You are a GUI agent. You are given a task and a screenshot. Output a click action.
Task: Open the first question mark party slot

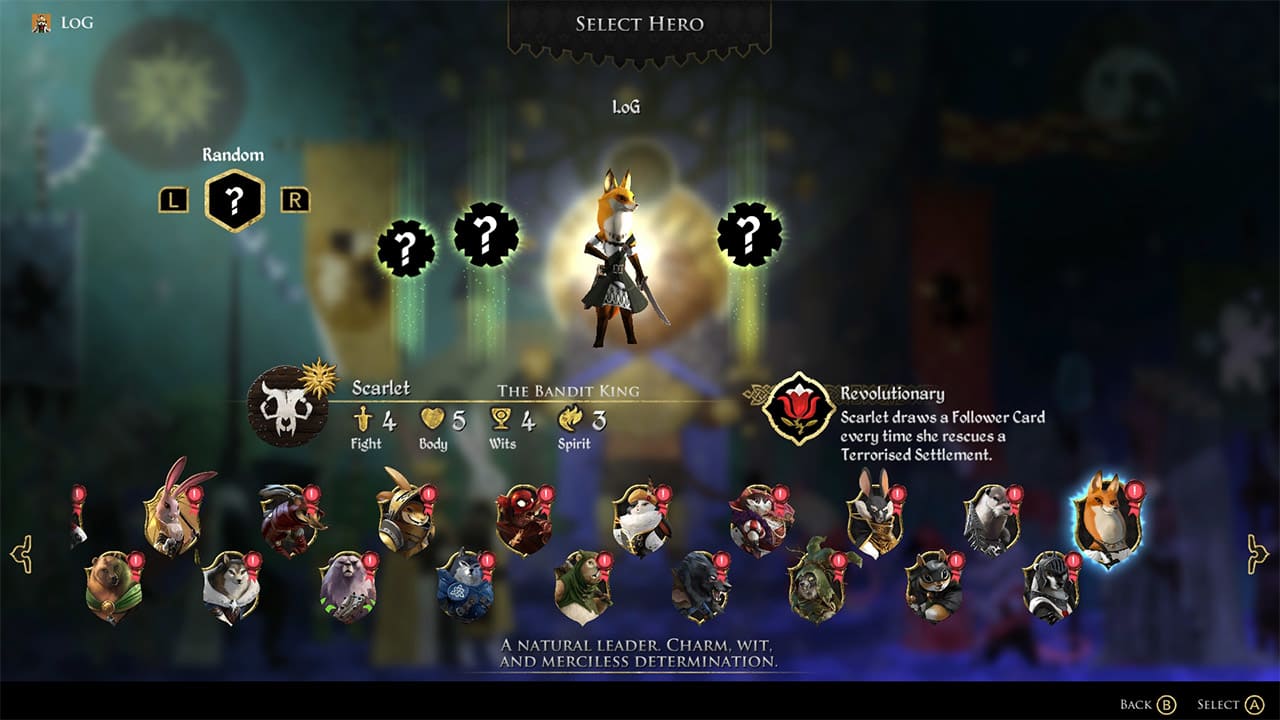pyautogui.click(x=406, y=244)
